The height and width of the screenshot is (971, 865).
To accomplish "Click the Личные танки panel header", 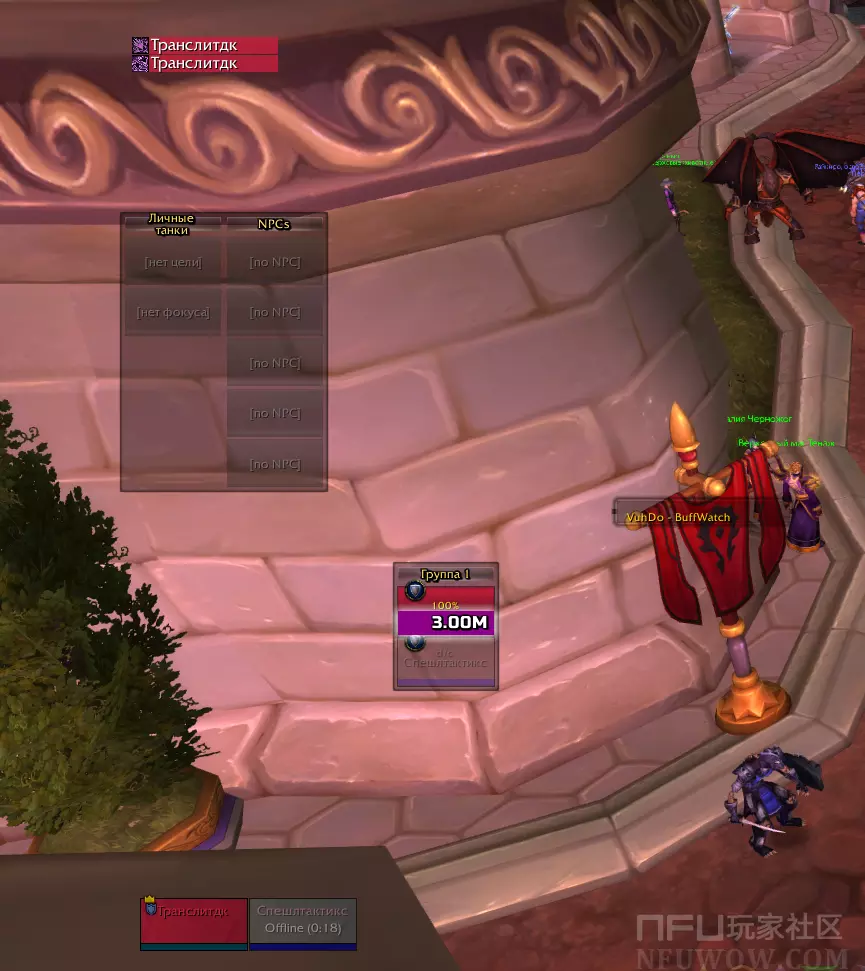I will click(171, 224).
